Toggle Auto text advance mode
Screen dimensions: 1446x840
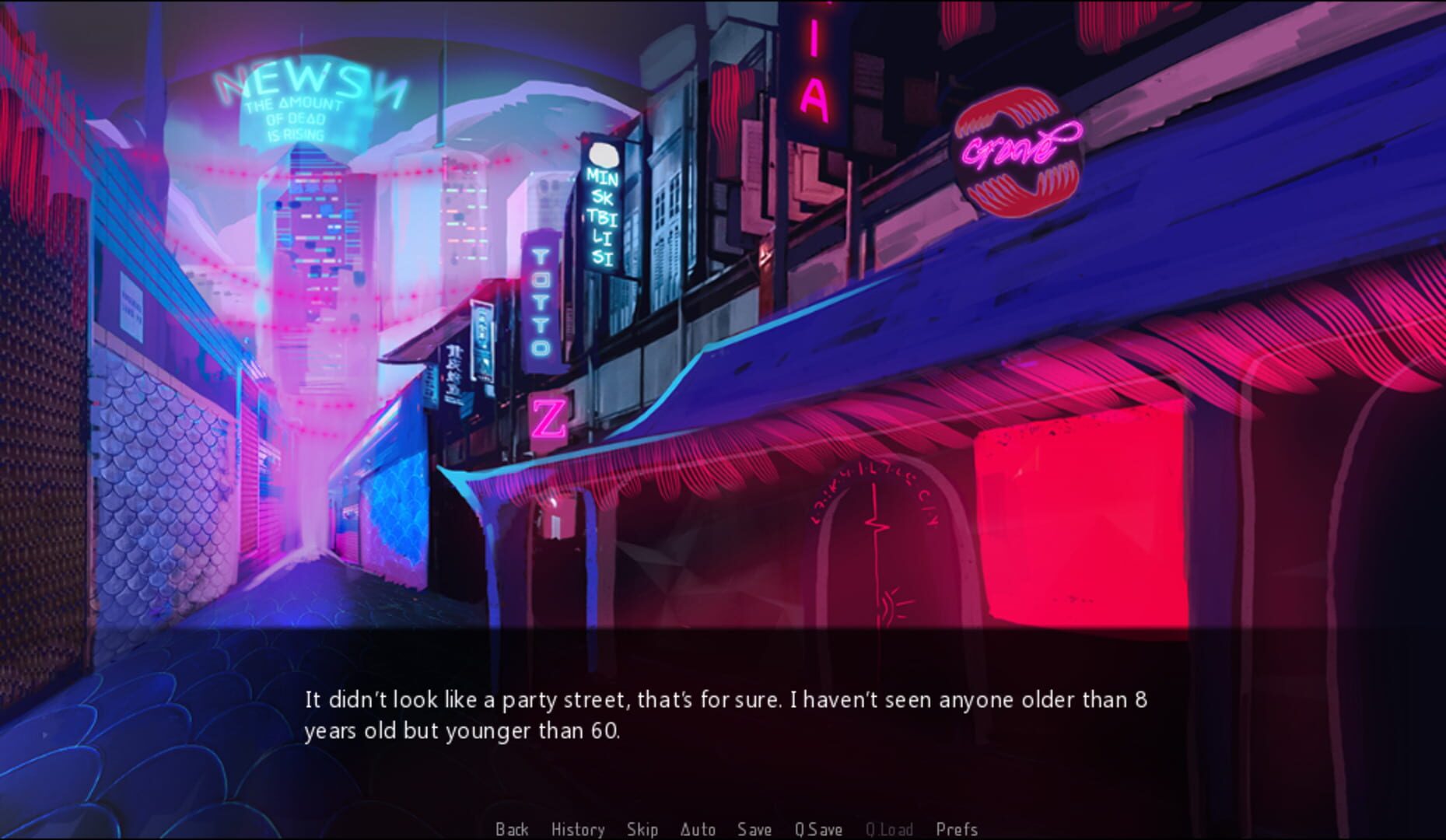coord(699,829)
